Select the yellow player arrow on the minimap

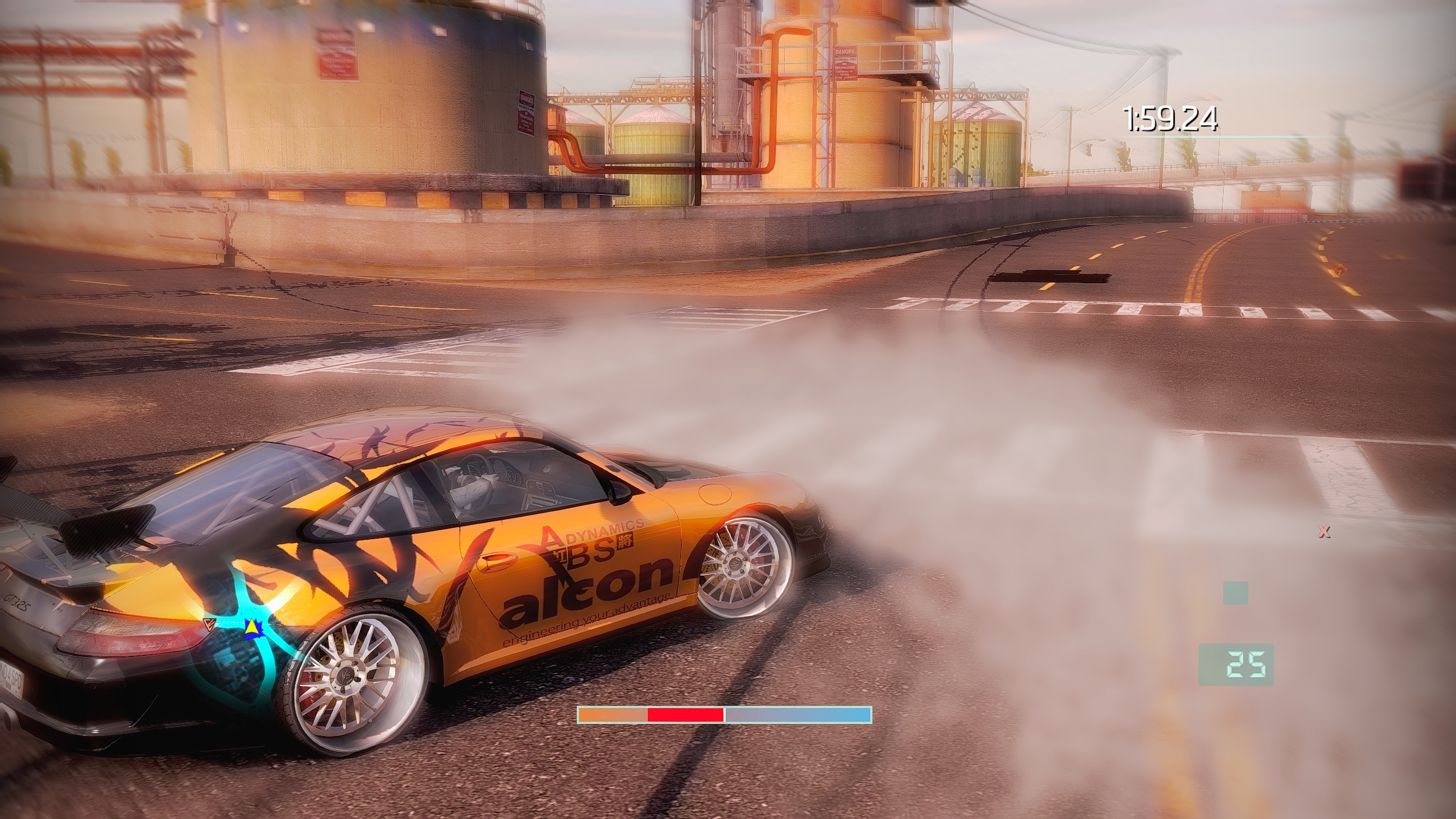(251, 627)
